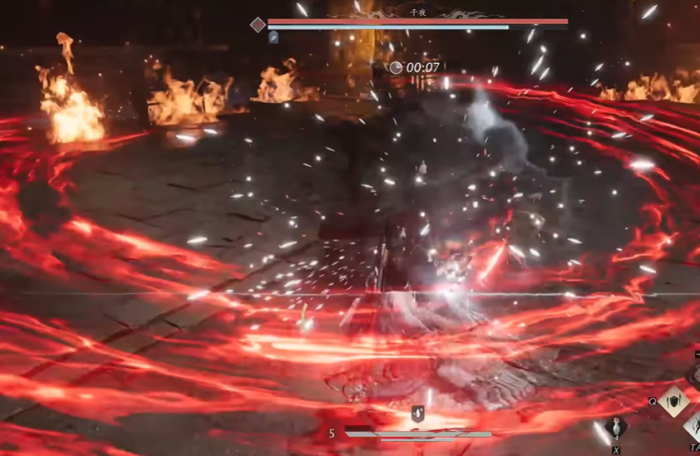Inspect the status effect icon under boss bar
700x456 pixels.
coord(274,37)
